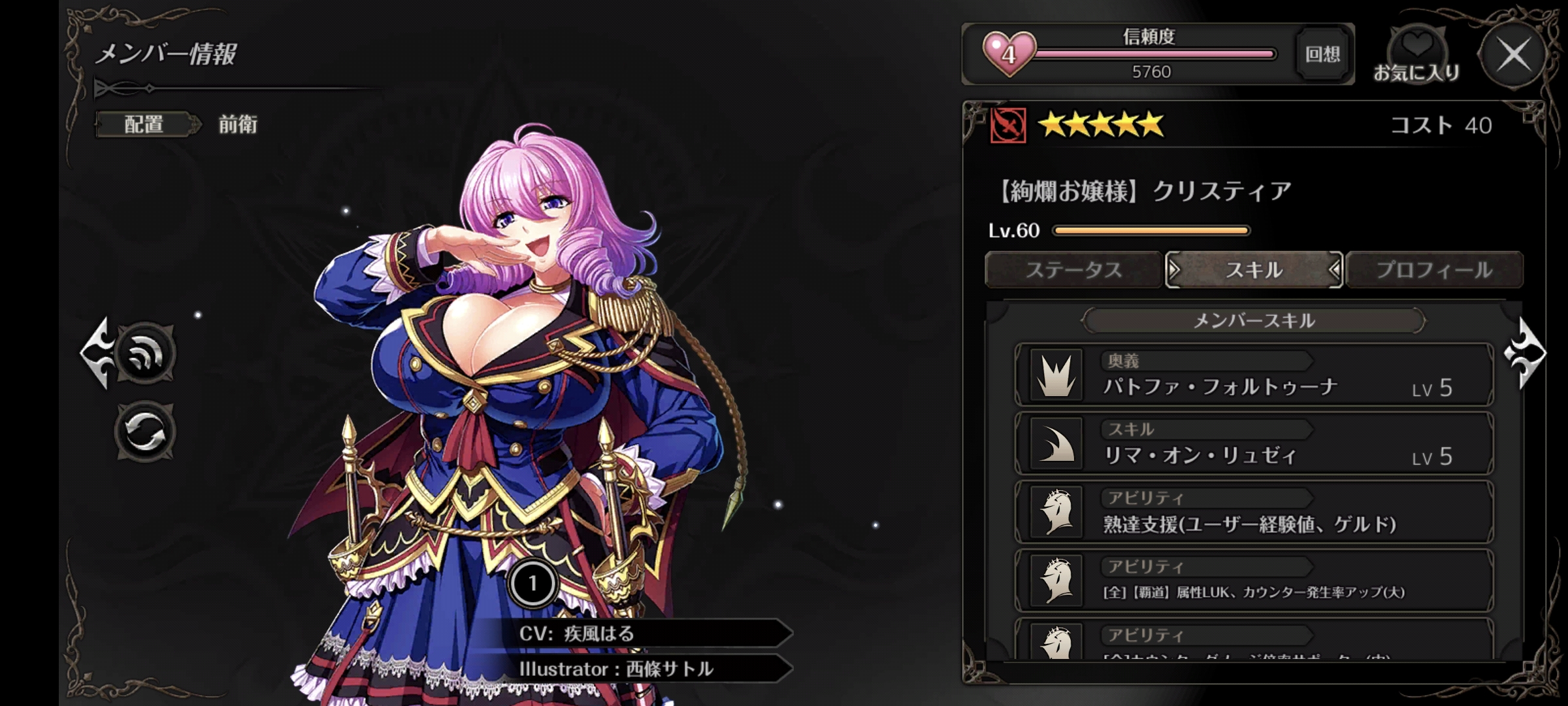
Task: Switch to the ステータス tab
Action: (1073, 270)
